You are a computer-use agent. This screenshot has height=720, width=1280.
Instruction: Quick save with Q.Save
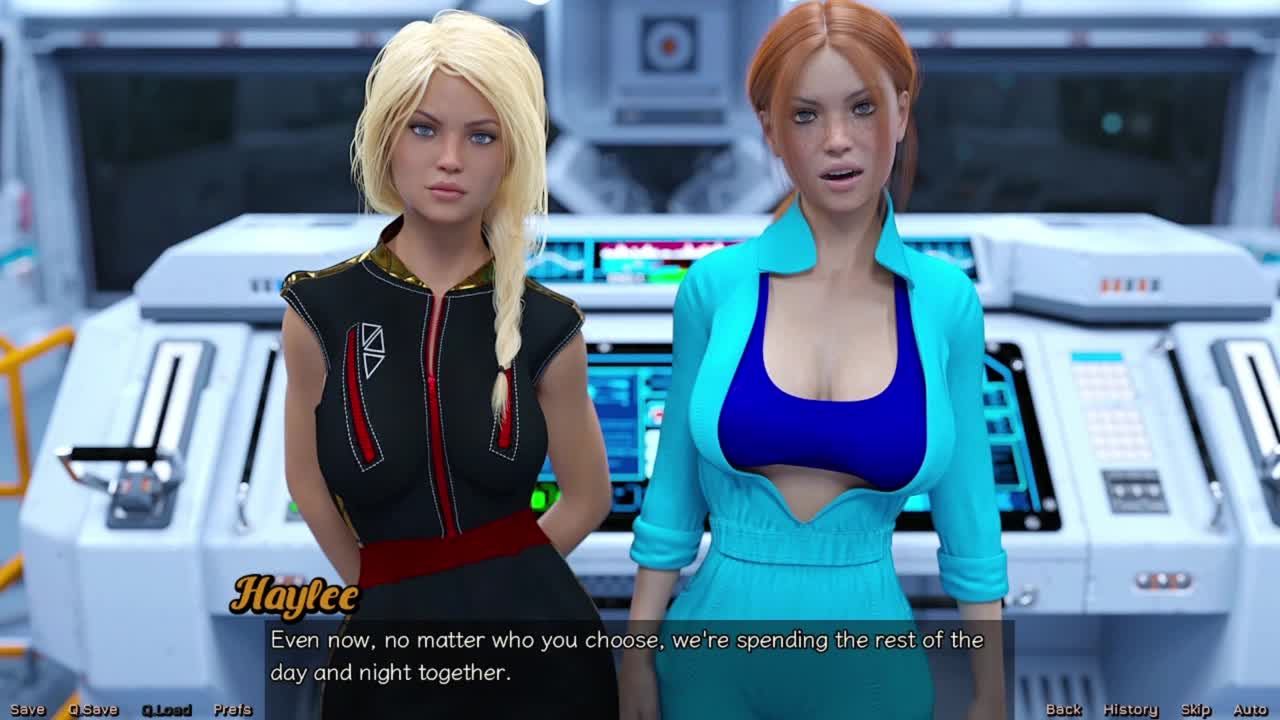tap(93, 709)
